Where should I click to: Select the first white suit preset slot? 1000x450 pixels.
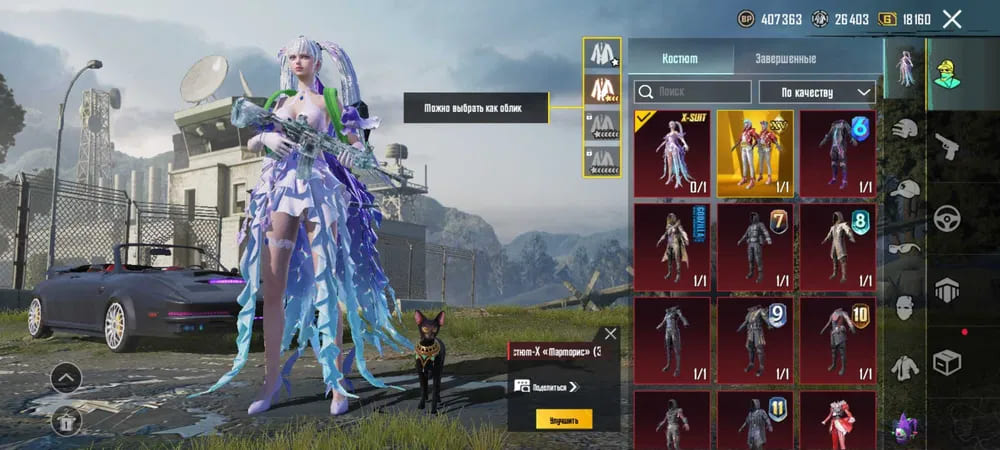[x=602, y=53]
